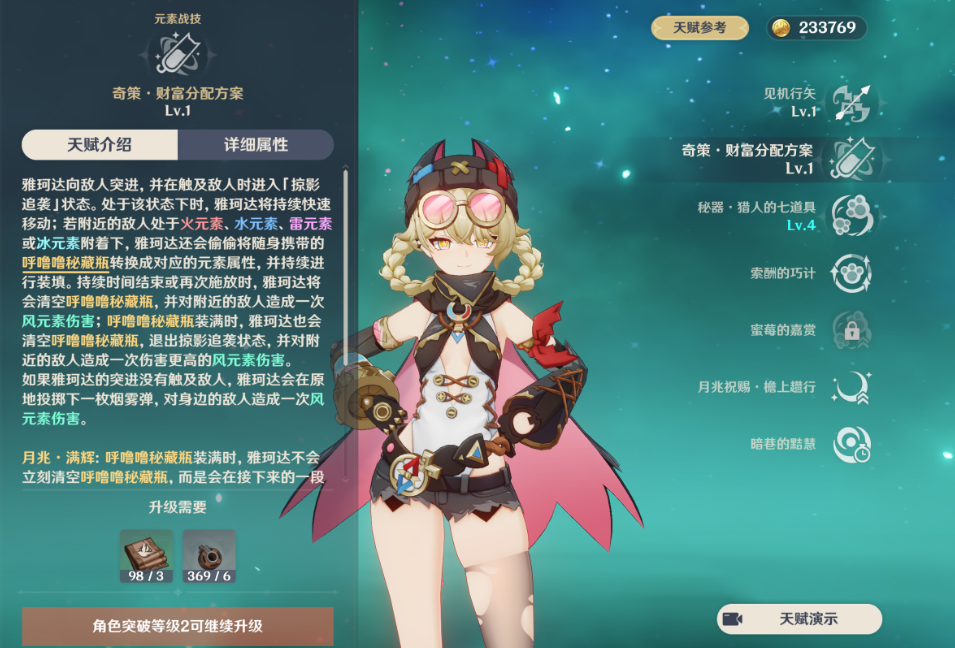Select the 天赋介绍 tab
Image resolution: width=955 pixels, height=648 pixels.
point(100,145)
